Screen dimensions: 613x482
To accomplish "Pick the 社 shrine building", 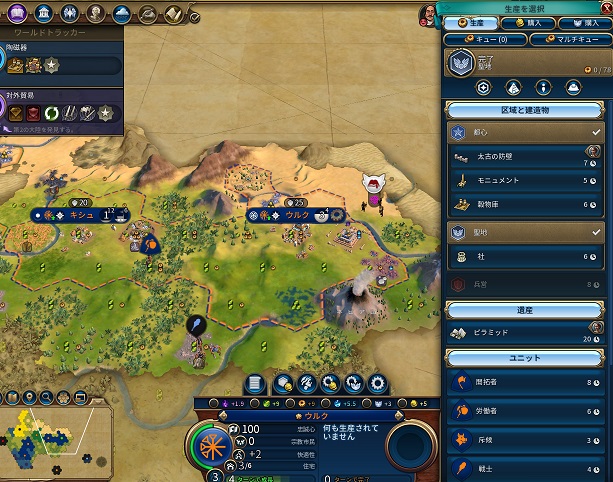I will point(519,257).
